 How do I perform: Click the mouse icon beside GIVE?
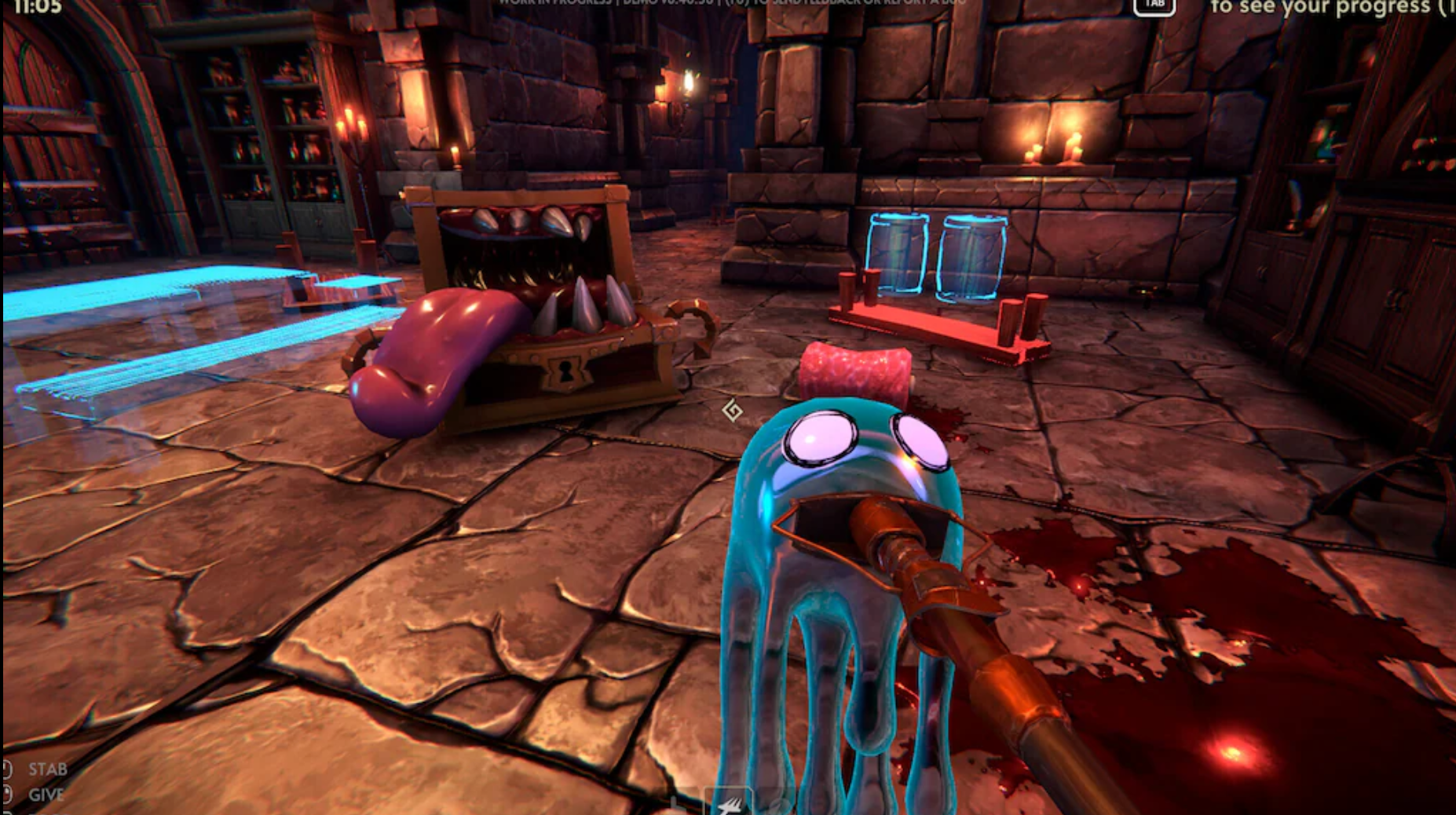6,795
